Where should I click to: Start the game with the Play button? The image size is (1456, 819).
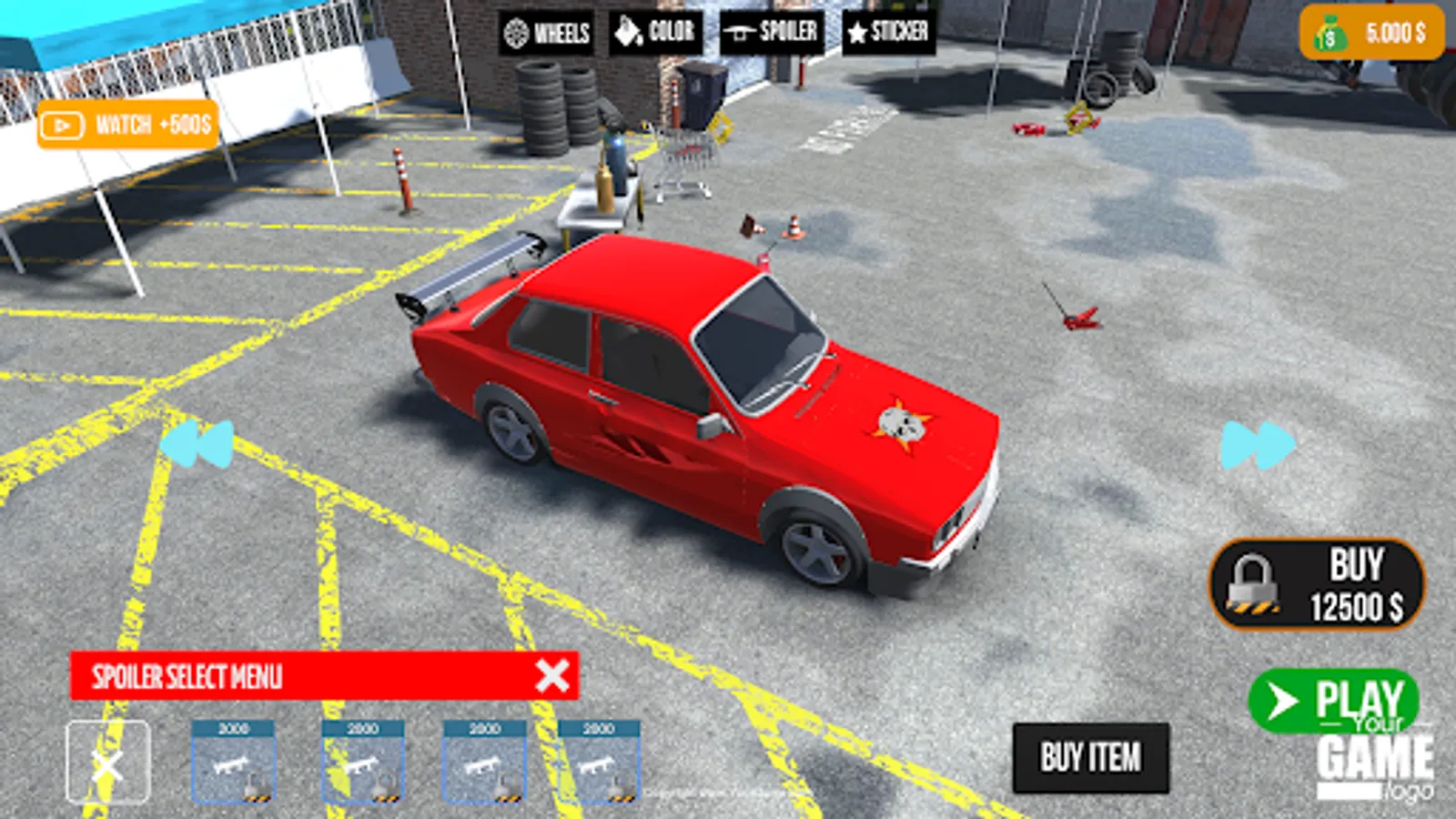click(x=1333, y=700)
